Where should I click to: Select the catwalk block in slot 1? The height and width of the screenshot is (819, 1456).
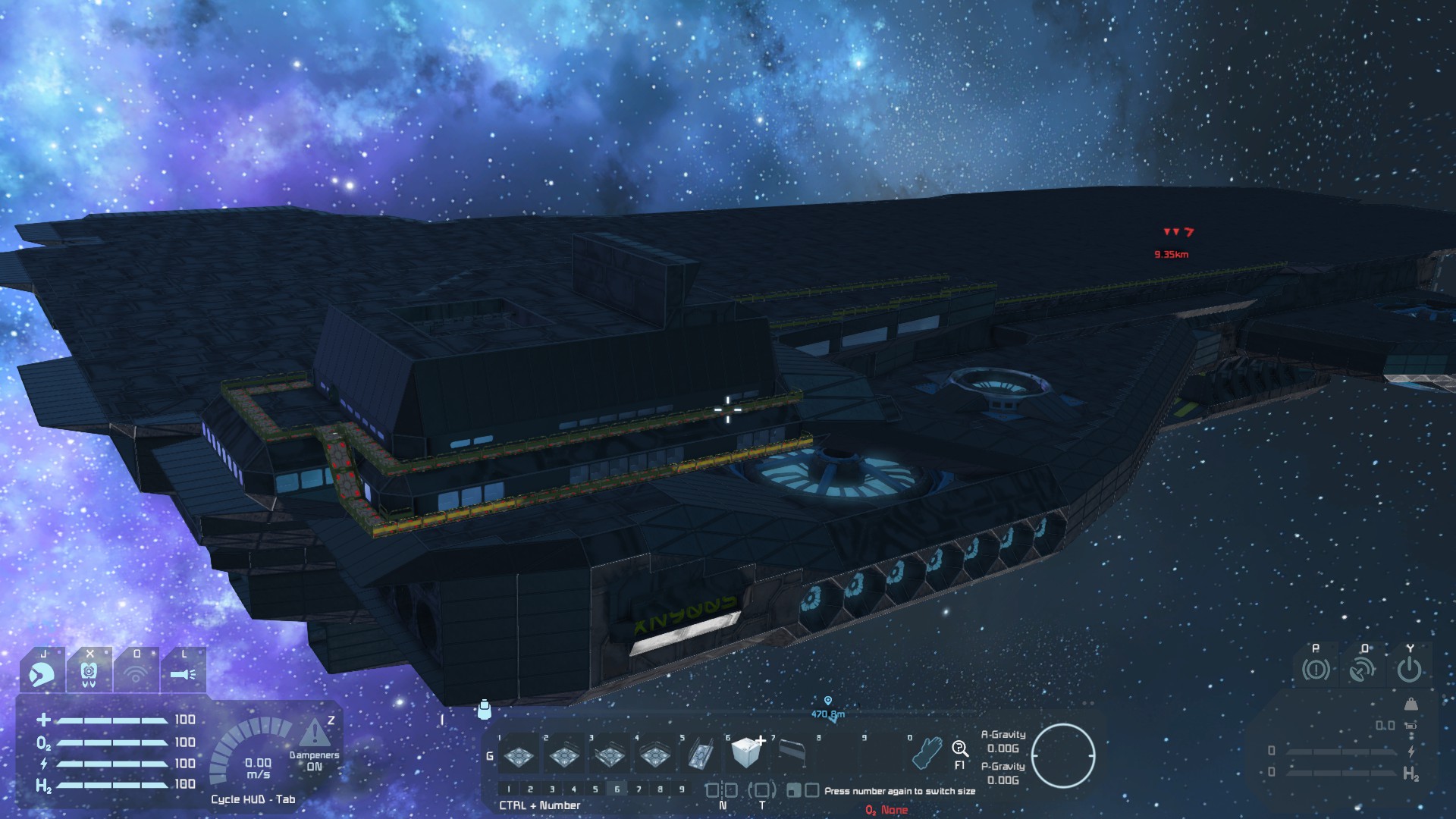click(x=519, y=755)
